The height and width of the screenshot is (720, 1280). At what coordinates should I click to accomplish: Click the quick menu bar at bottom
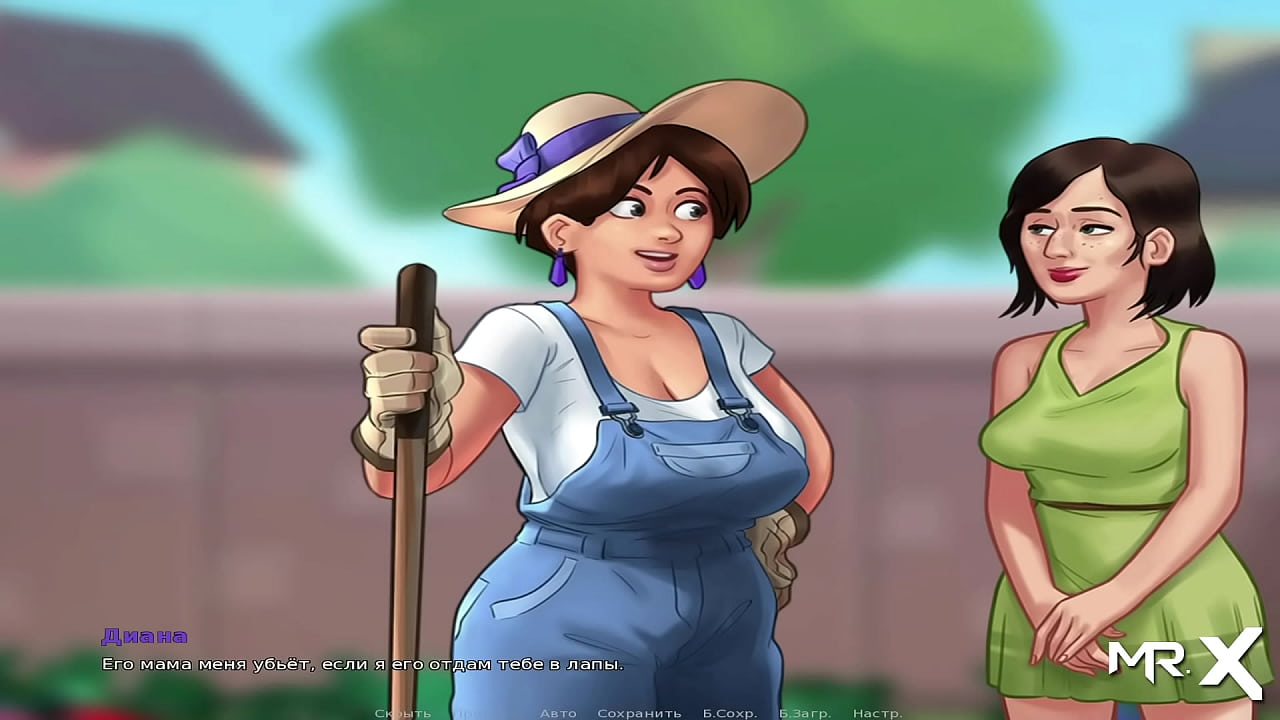click(x=640, y=713)
